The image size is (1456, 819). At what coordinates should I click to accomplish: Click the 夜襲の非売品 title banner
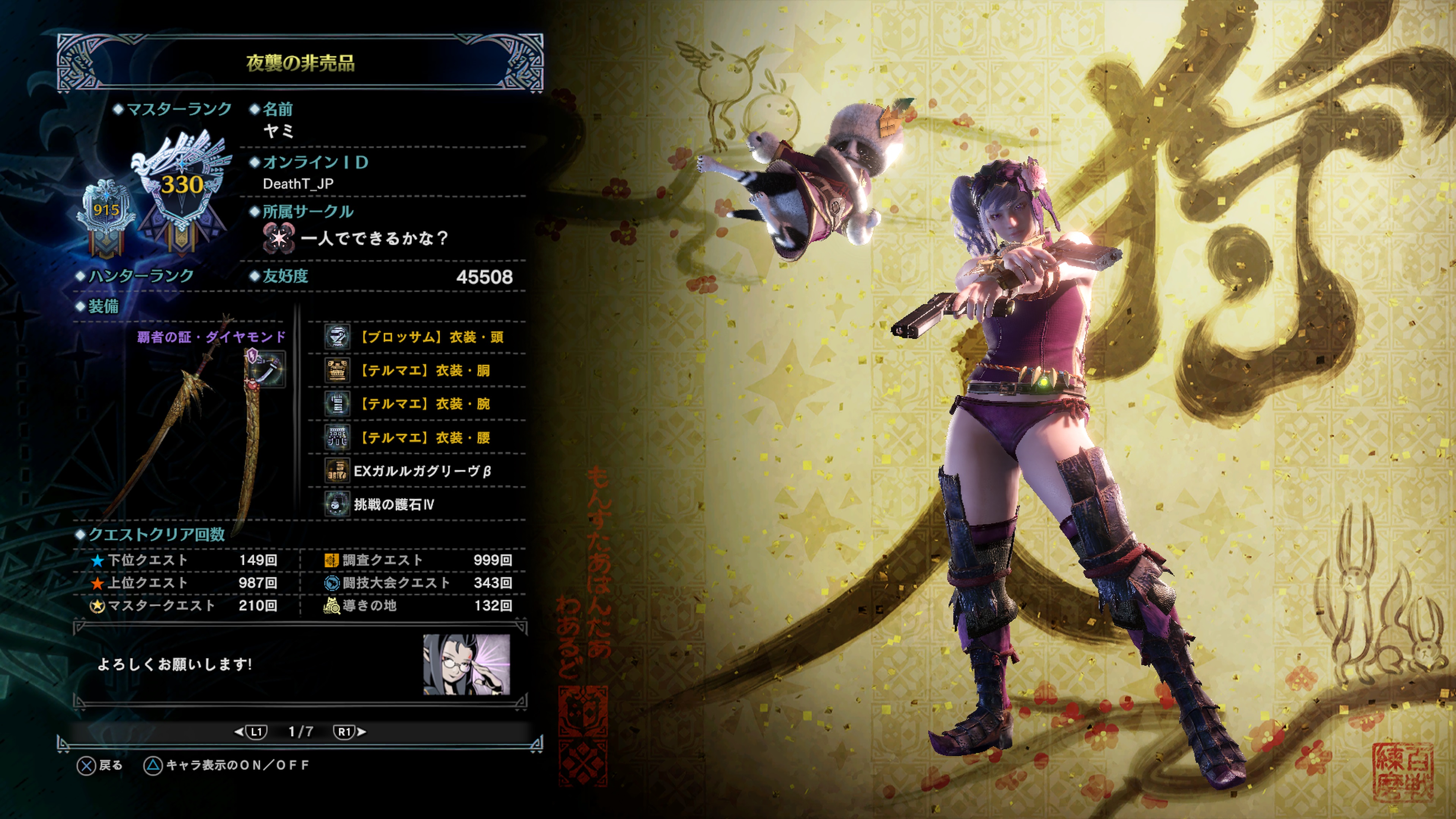300,63
